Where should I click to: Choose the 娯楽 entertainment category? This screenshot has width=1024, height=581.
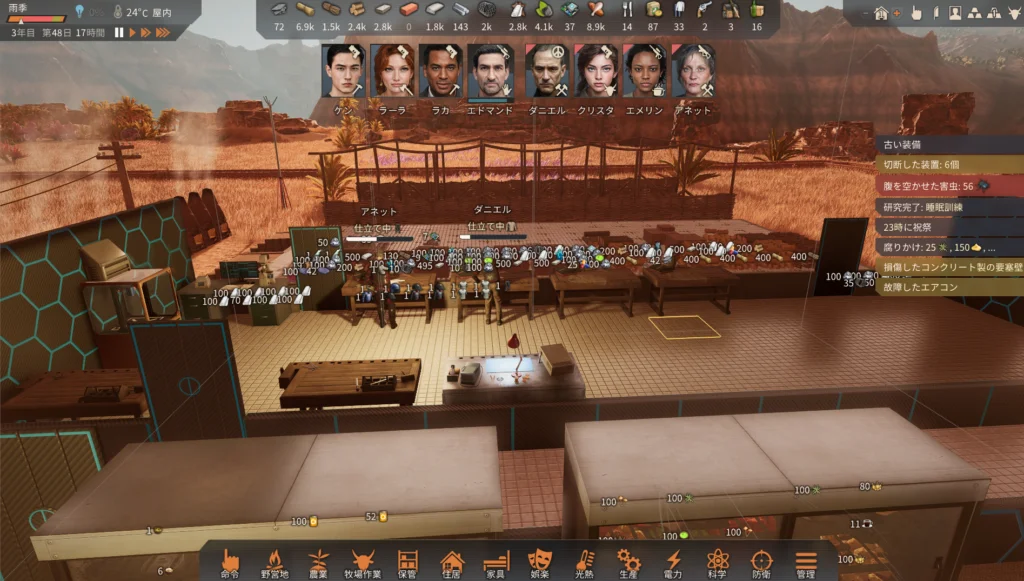540,562
